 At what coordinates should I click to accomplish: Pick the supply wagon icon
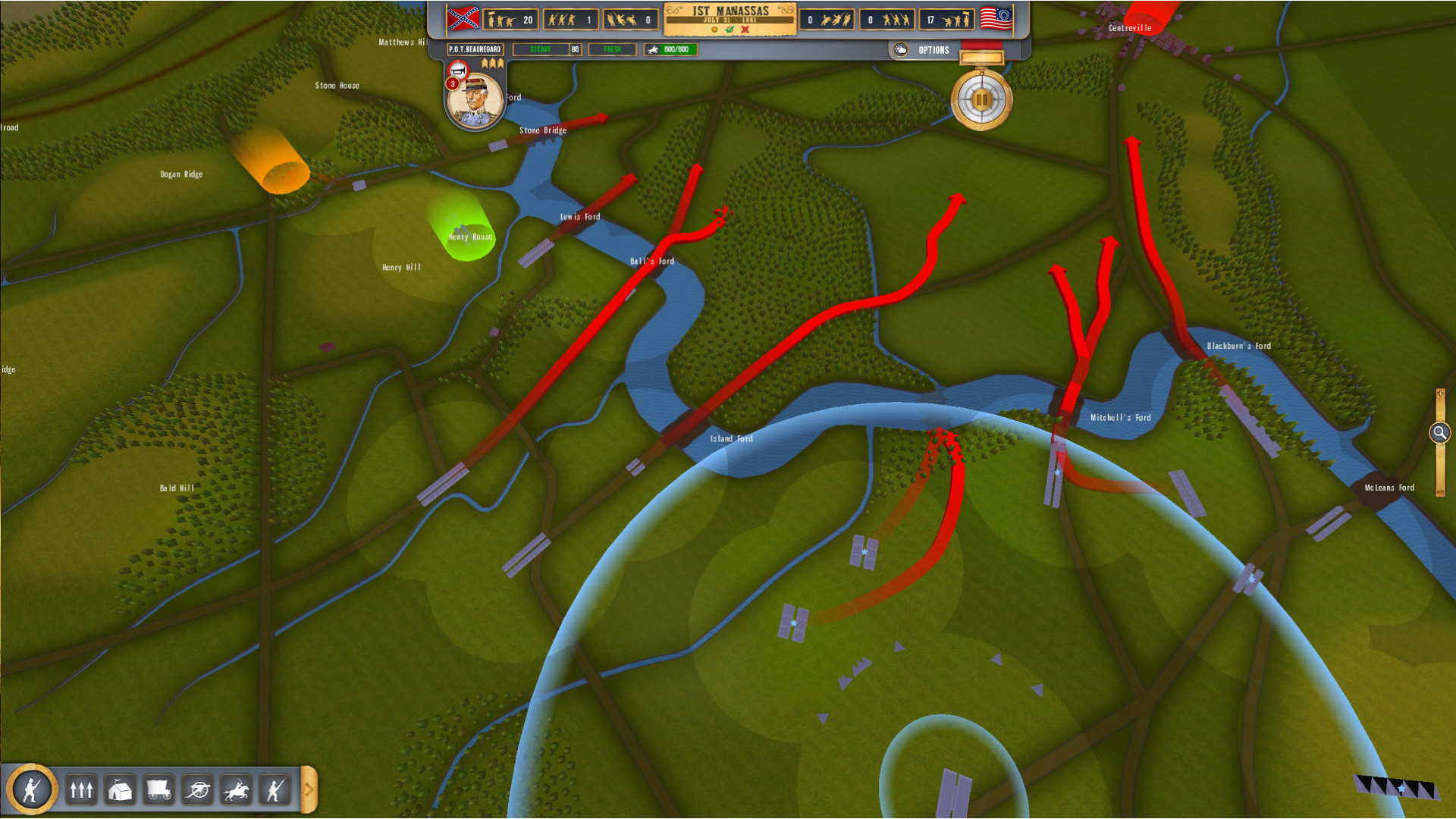click(158, 790)
